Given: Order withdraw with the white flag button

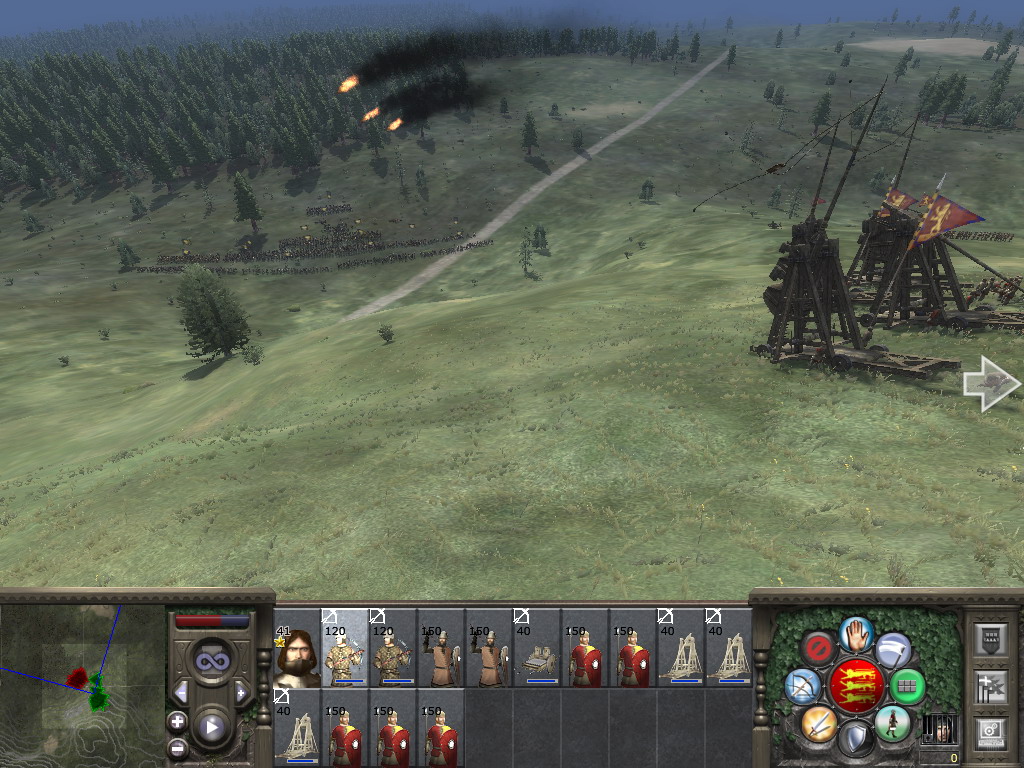Looking at the screenshot, I should click(892, 650).
